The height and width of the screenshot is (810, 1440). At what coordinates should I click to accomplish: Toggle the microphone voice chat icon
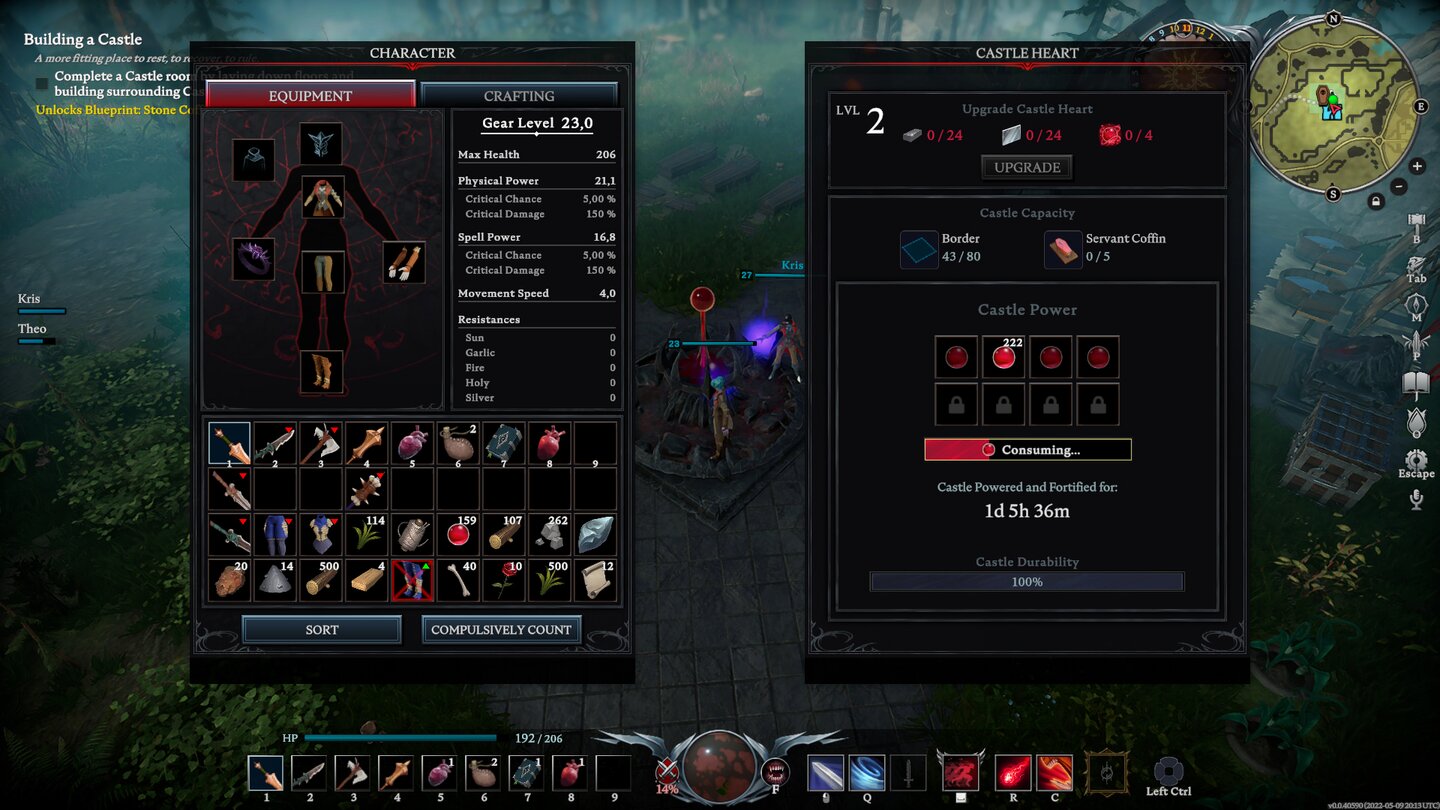point(1416,499)
